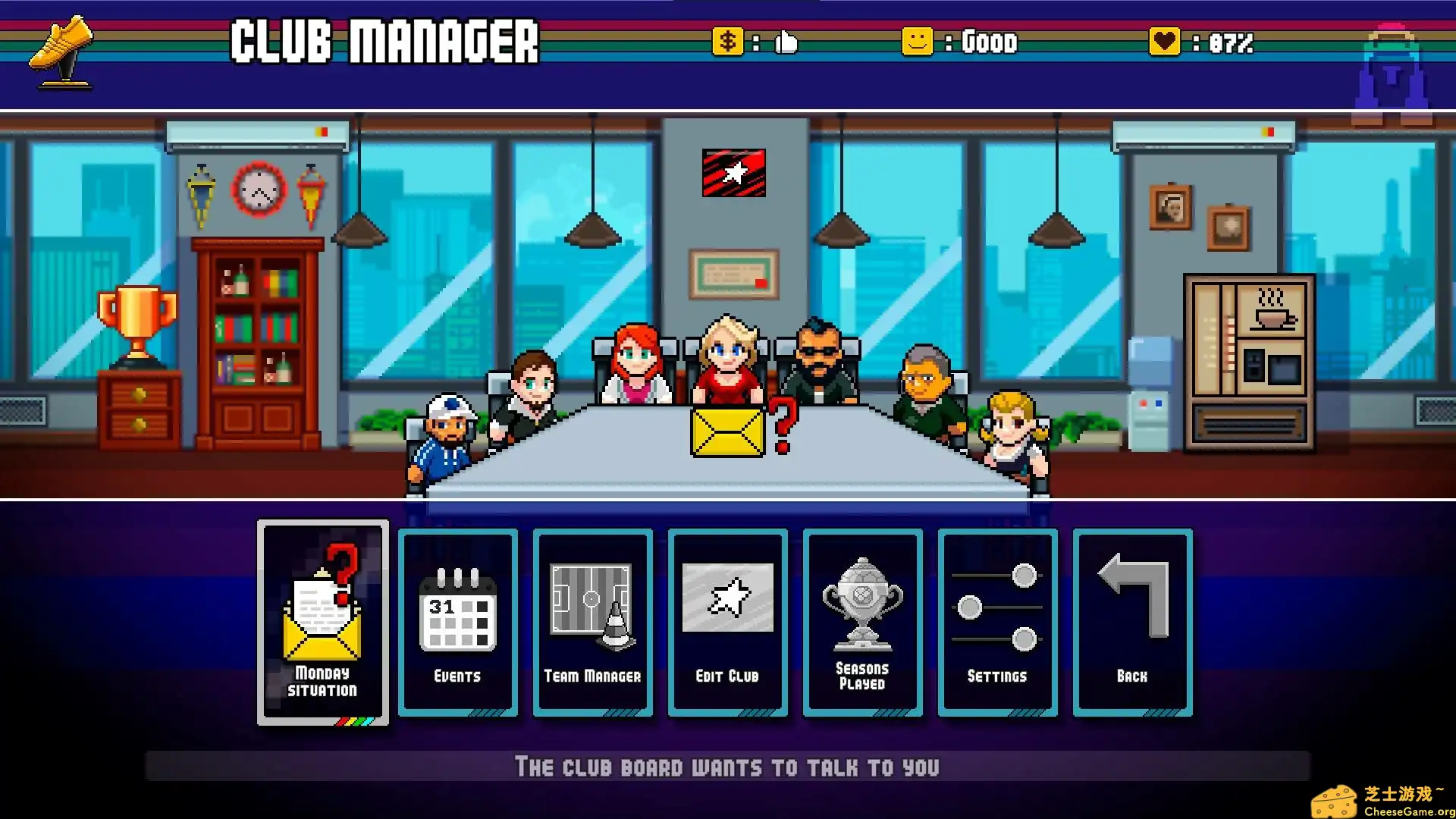1456x819 pixels.
Task: Click the money thumbs-up indicator
Action: click(758, 43)
